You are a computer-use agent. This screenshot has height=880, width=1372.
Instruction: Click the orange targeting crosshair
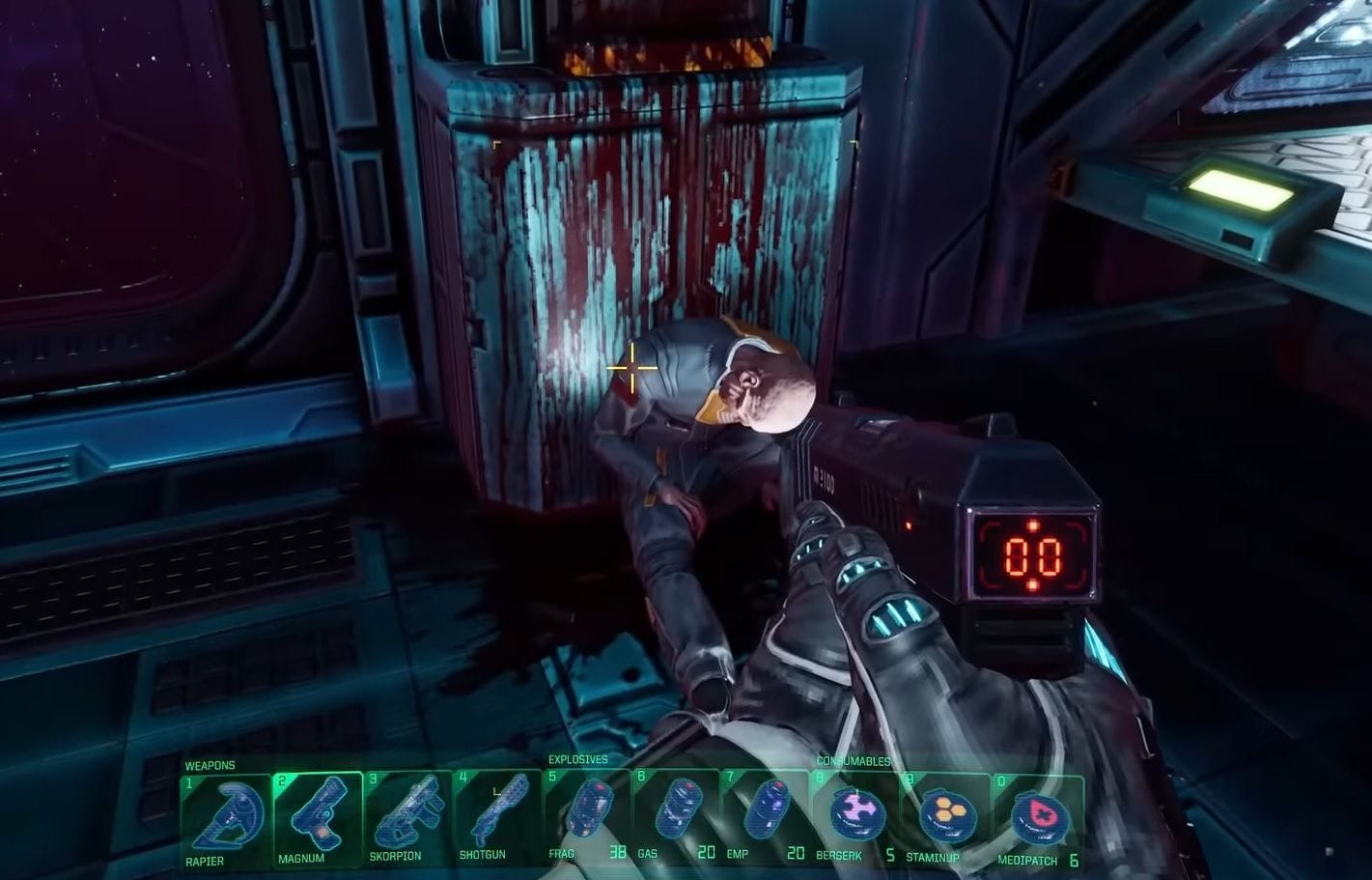pos(632,368)
